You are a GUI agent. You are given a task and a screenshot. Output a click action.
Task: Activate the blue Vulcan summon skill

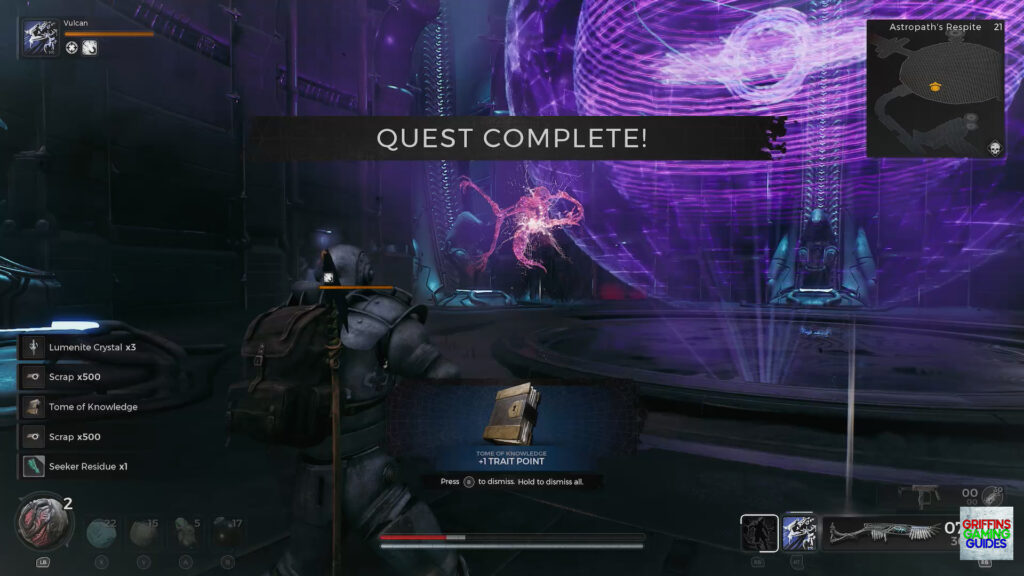pos(800,532)
